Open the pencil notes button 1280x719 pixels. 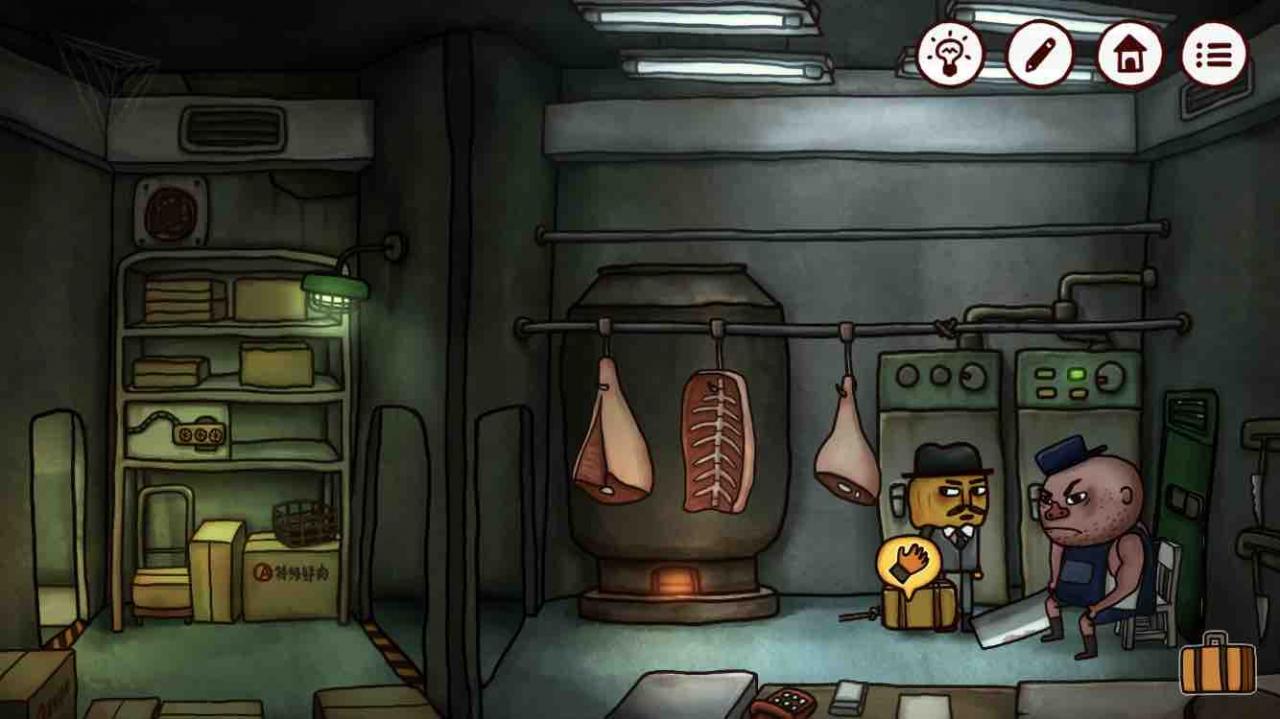pyautogui.click(x=1040, y=54)
